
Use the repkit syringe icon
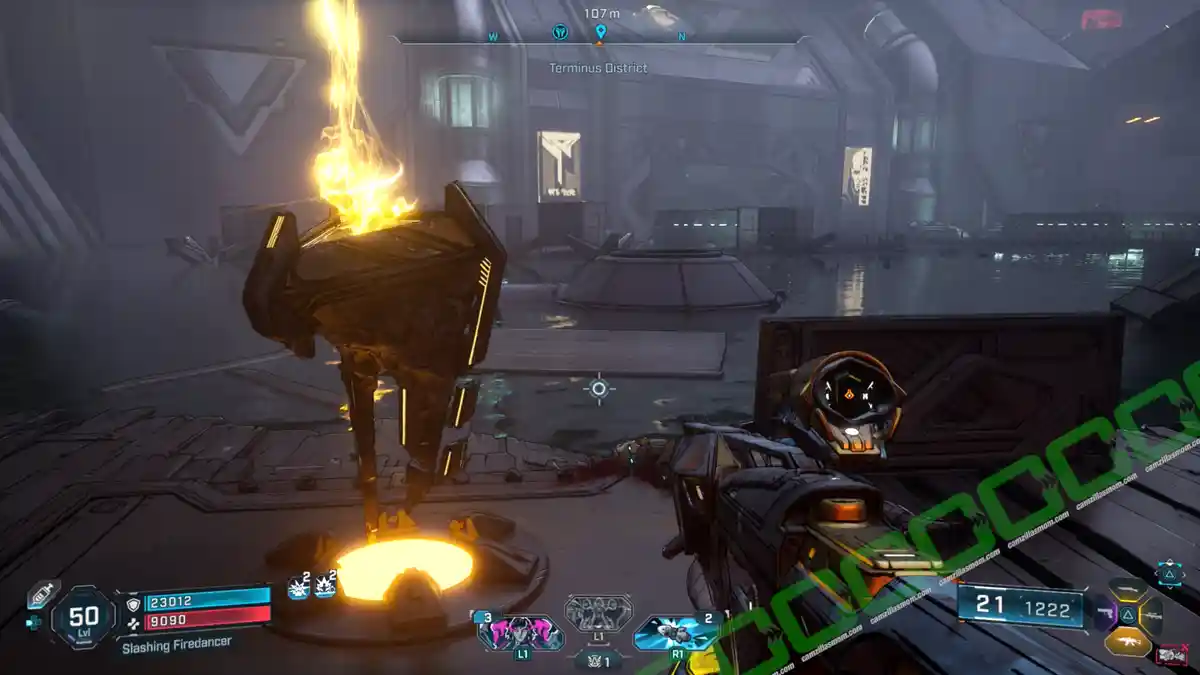[x=42, y=594]
